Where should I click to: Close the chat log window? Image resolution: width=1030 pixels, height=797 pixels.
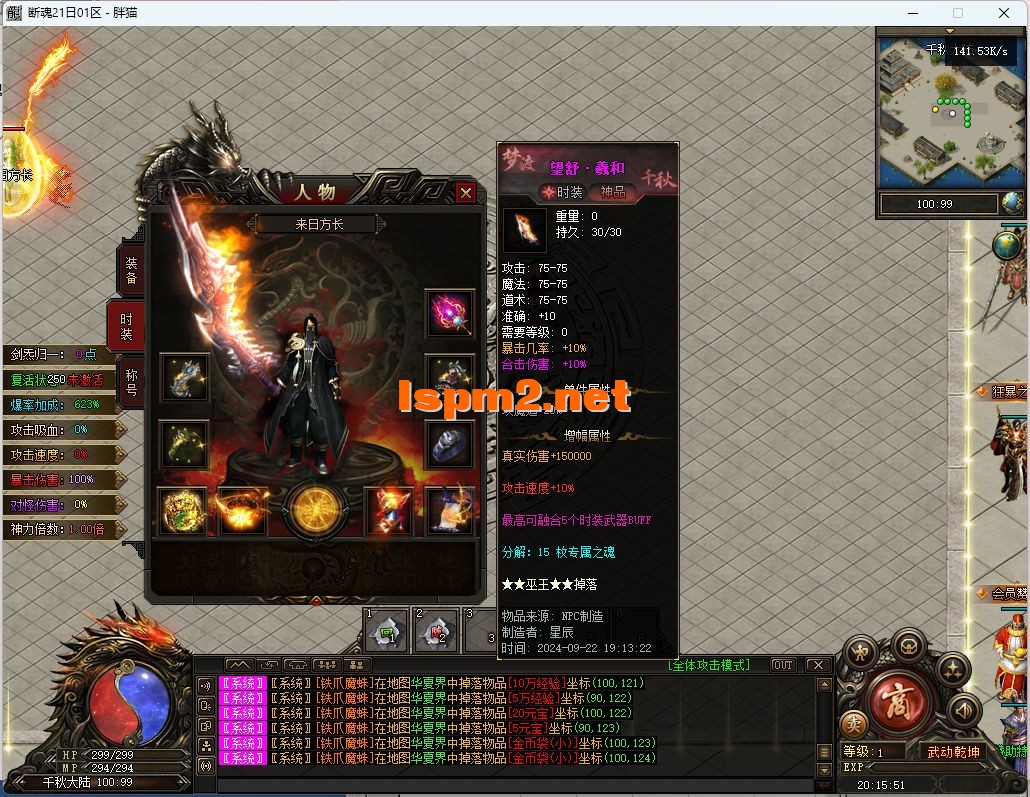(817, 665)
